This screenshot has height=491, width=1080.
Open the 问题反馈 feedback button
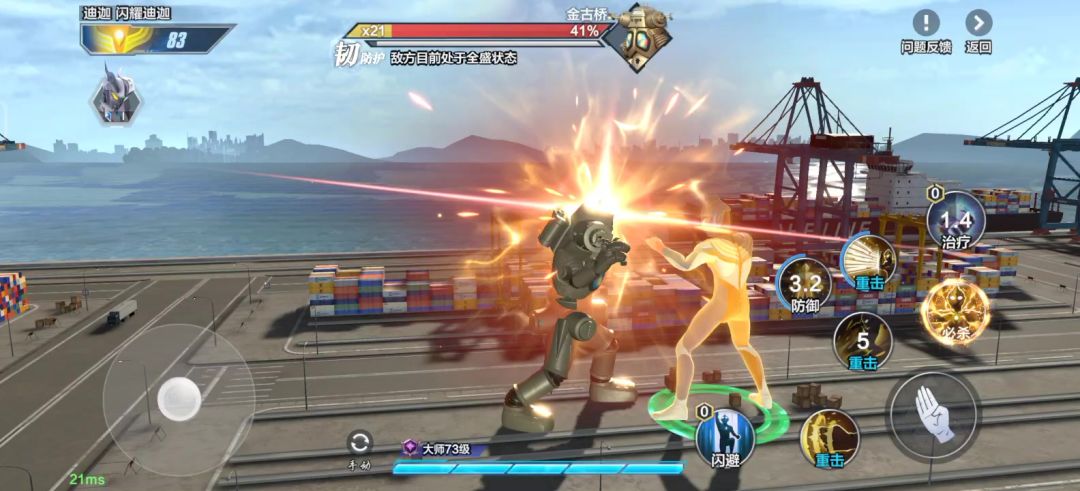tap(925, 24)
